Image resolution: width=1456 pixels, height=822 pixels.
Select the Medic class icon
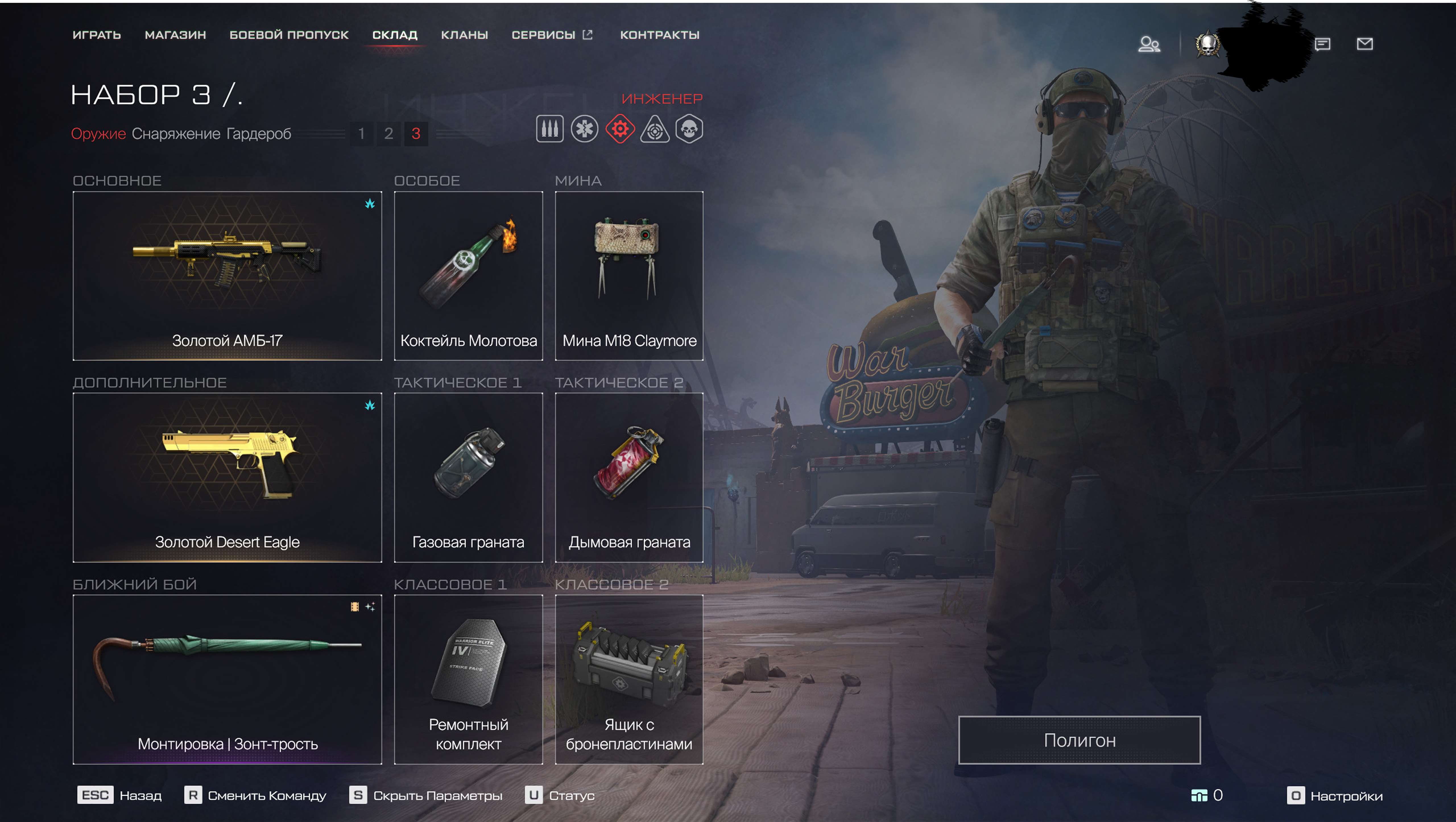click(585, 129)
